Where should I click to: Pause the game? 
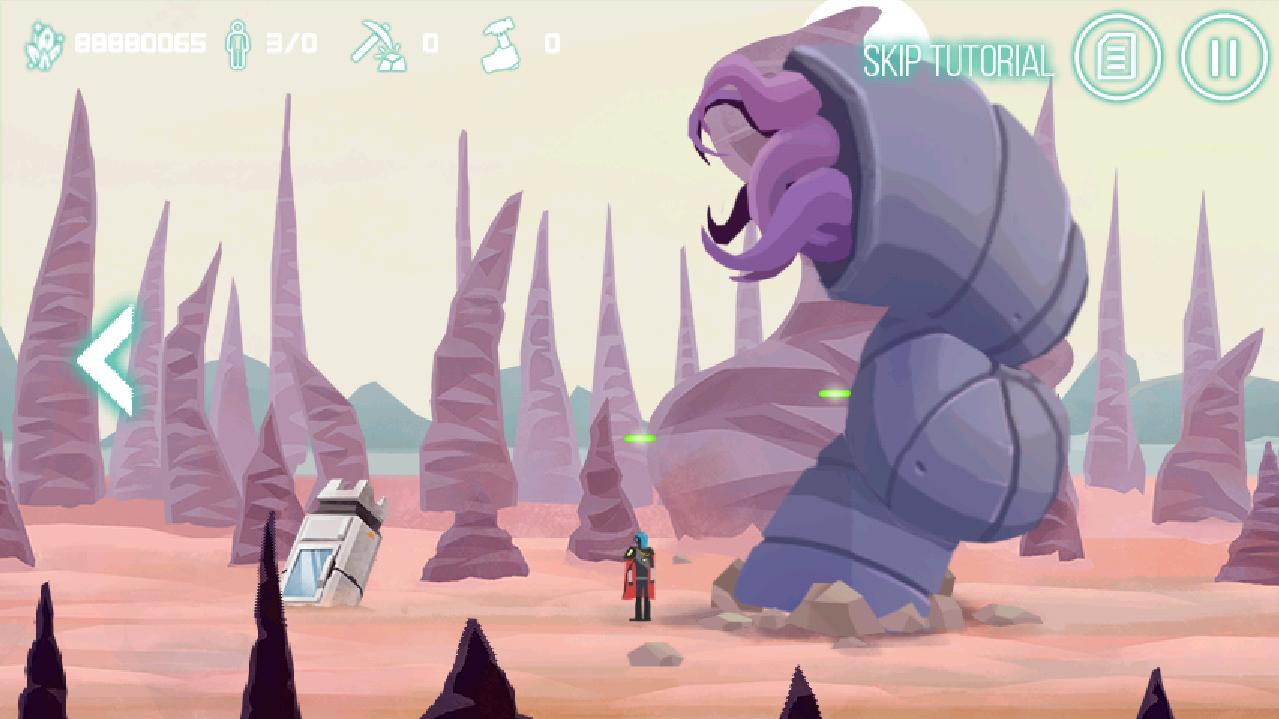point(1224,57)
